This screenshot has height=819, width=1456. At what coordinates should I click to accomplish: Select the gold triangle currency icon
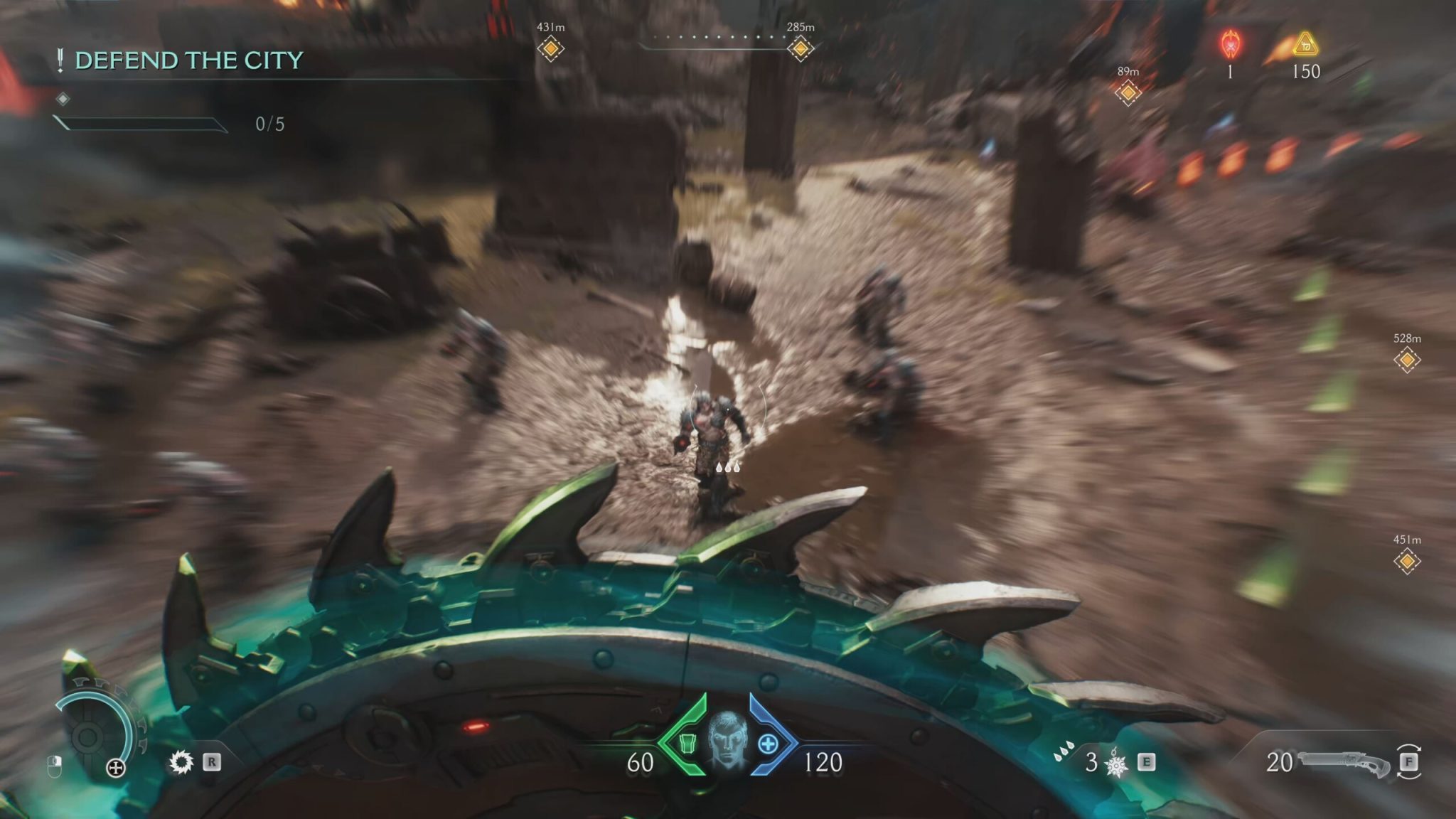point(1305,44)
